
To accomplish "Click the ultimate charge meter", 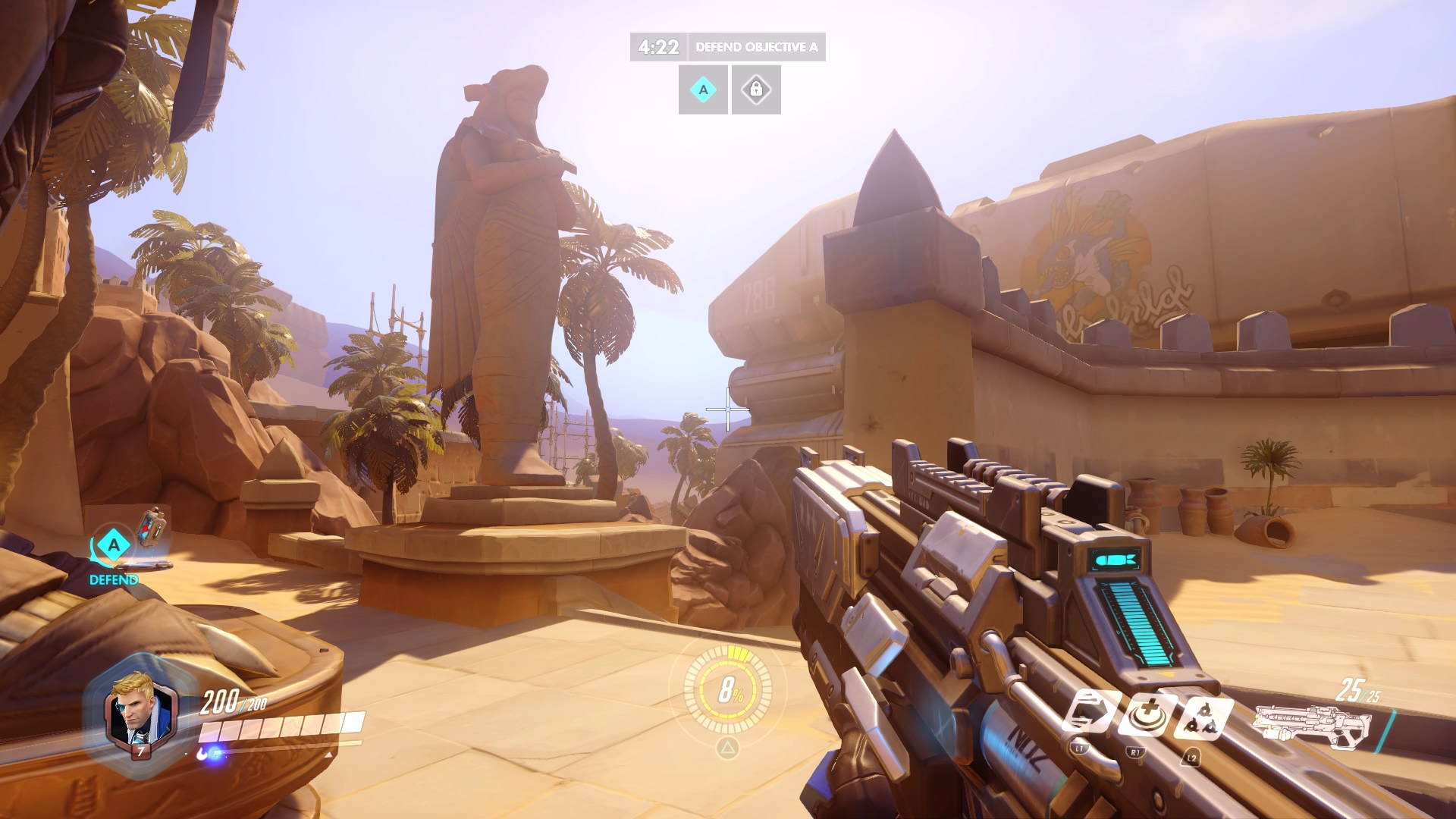I will coord(728,689).
